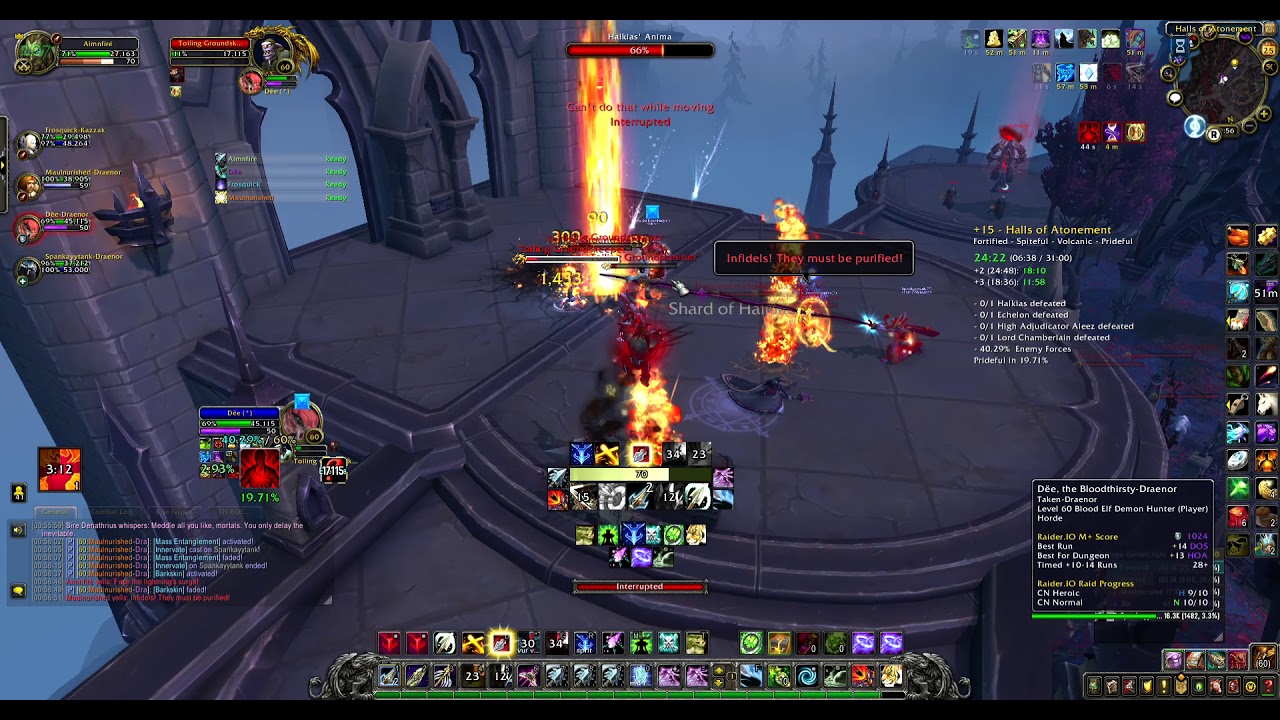
Task: Click the glowing highlighted ability on the action bar
Action: tap(500, 645)
